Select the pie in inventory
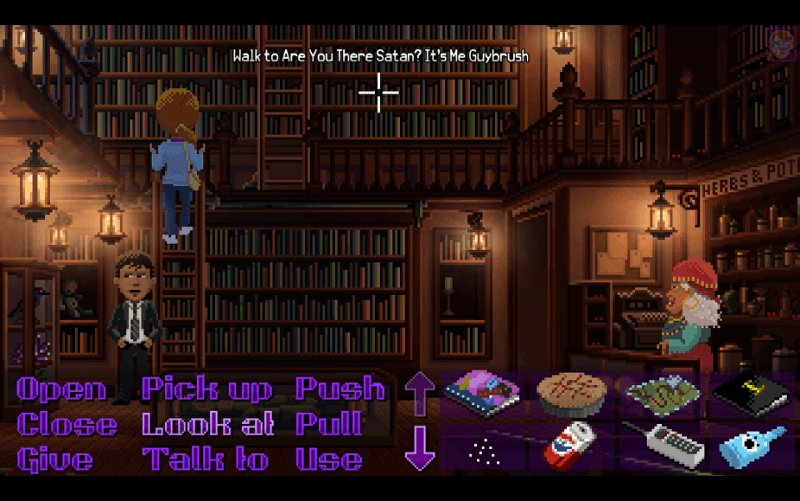Image resolution: width=800 pixels, height=501 pixels. tap(572, 394)
